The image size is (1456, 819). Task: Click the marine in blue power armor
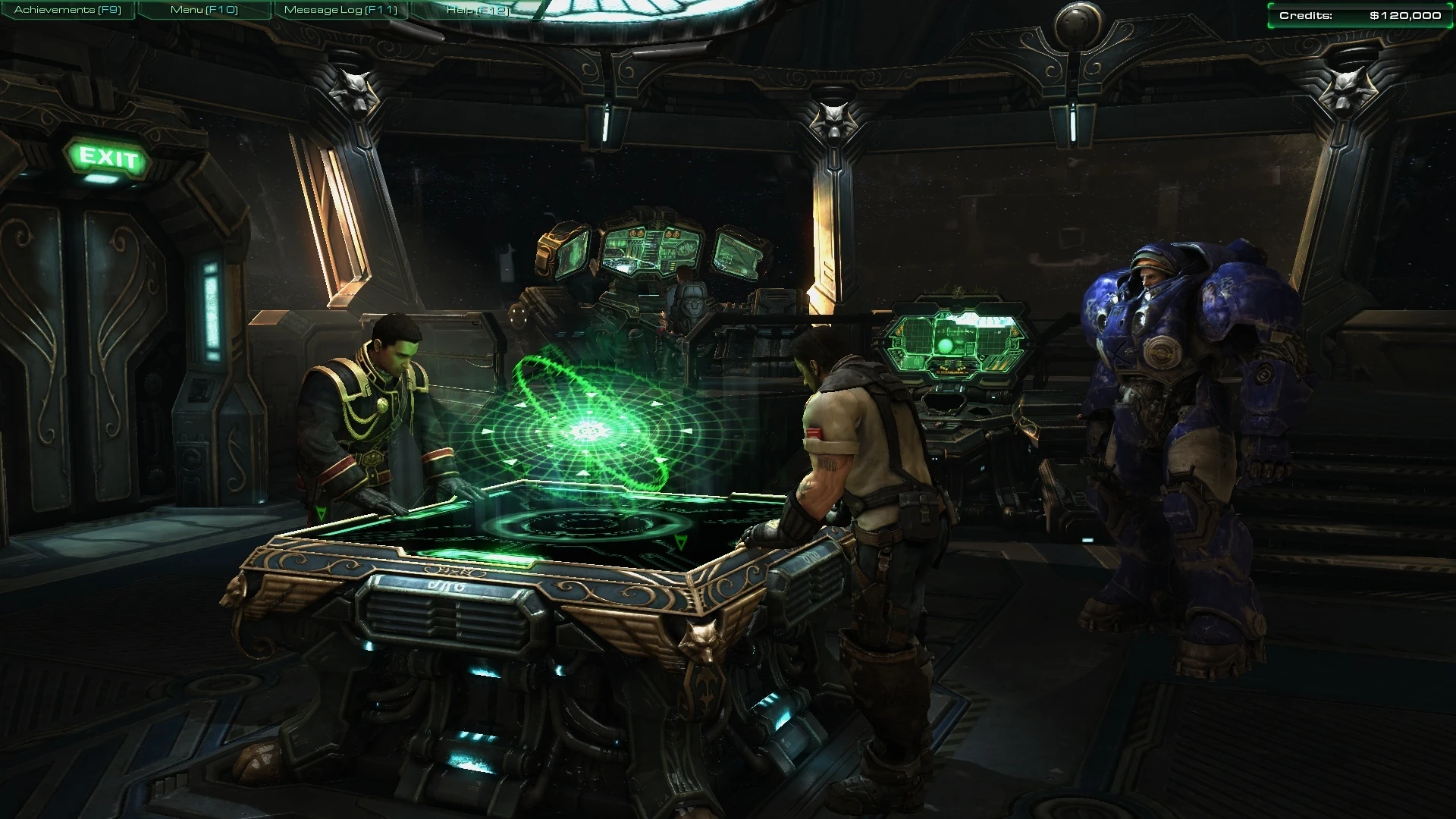tap(1183, 417)
